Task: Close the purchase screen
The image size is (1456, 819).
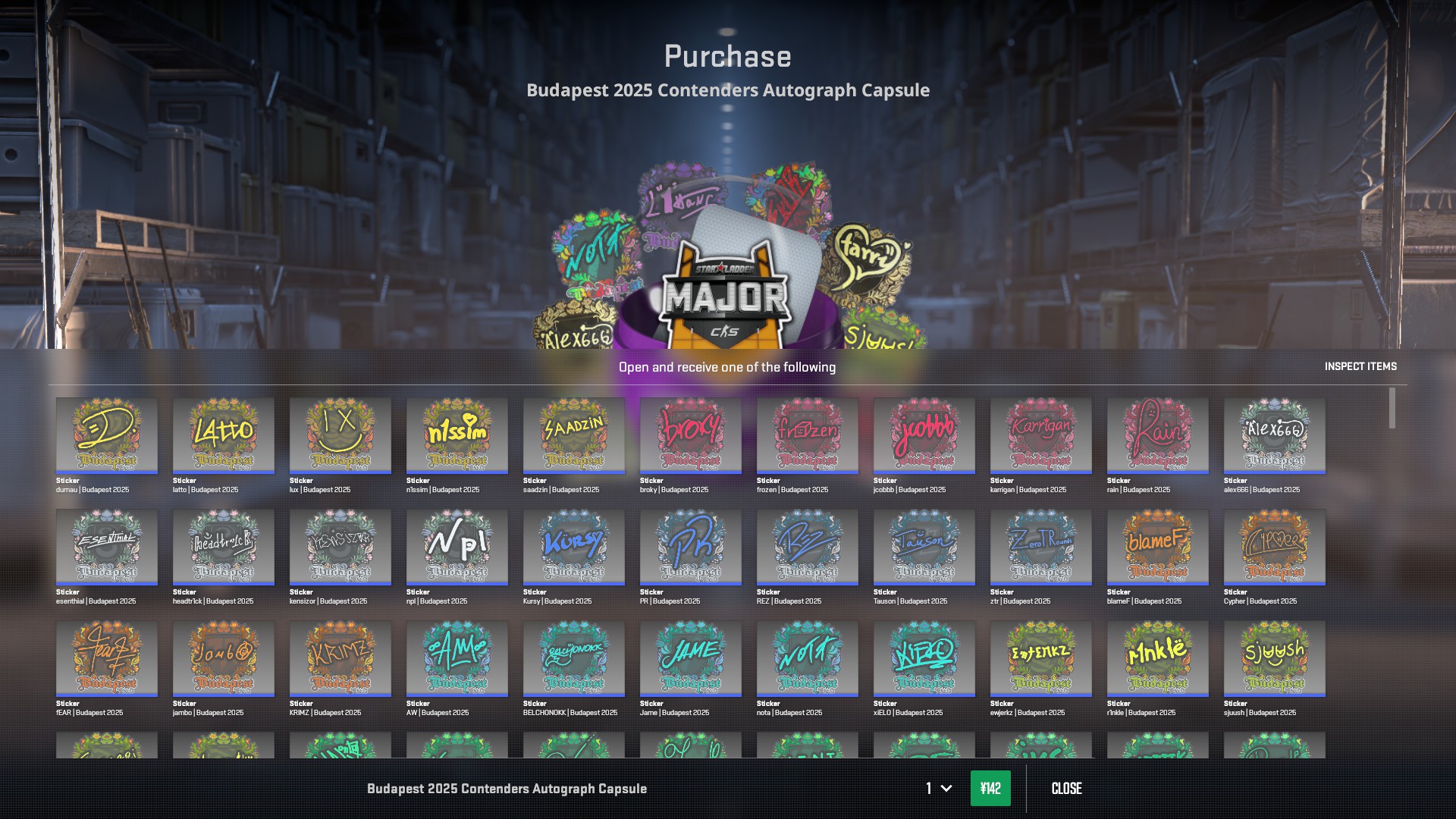Action: pyautogui.click(x=1066, y=789)
